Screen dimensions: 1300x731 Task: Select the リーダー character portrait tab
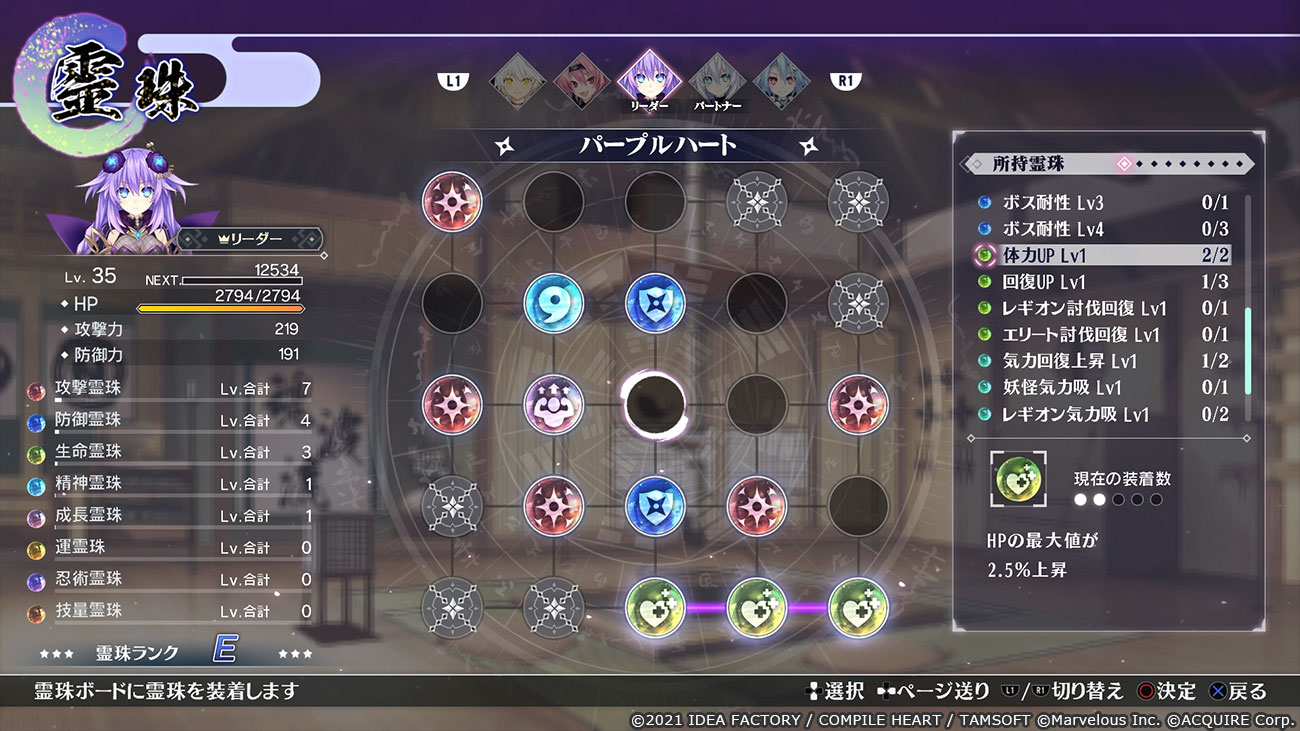pos(648,81)
